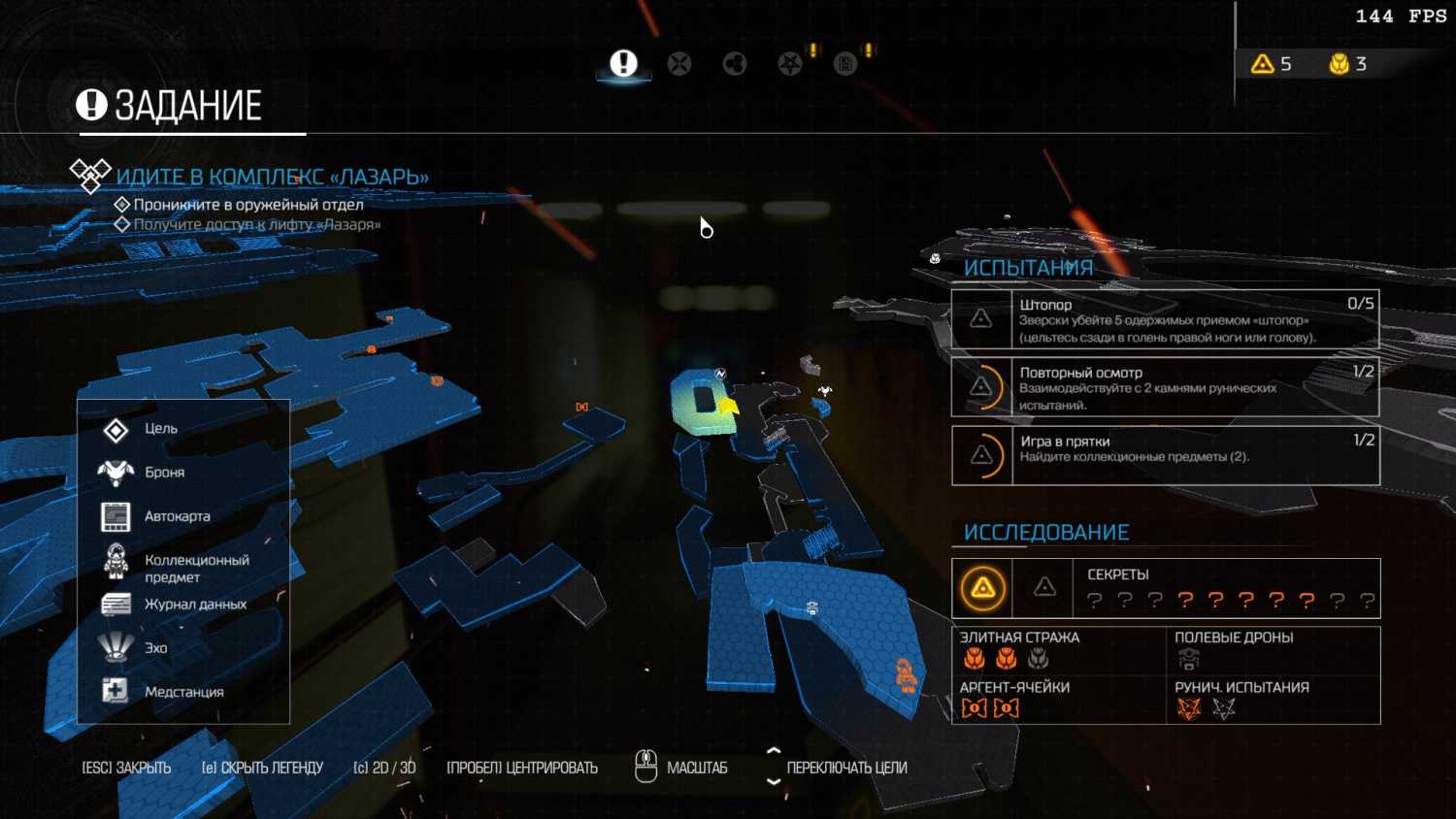Choose the «Автокарта» legend entry

pyautogui.click(x=177, y=516)
